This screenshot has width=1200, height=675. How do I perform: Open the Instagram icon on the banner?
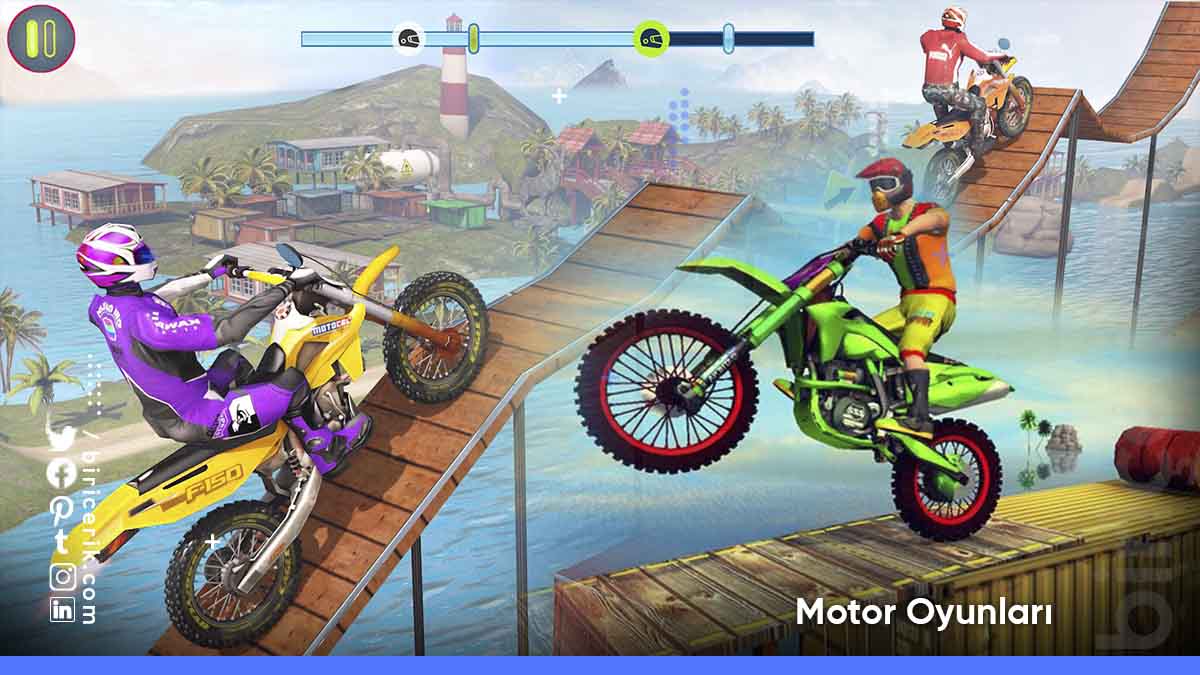click(x=62, y=577)
